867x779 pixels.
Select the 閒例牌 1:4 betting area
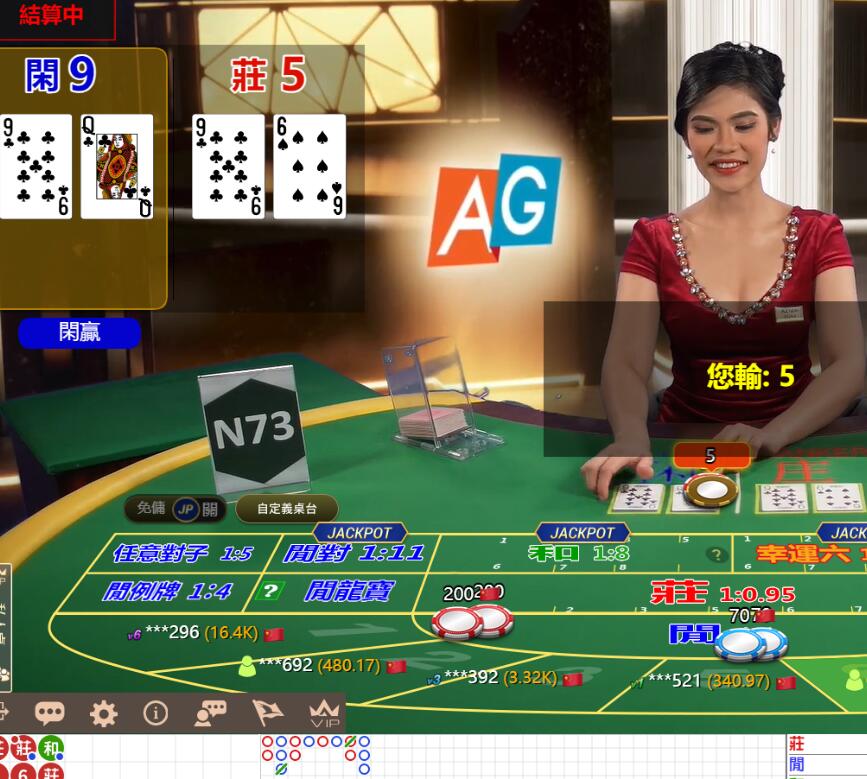click(166, 591)
